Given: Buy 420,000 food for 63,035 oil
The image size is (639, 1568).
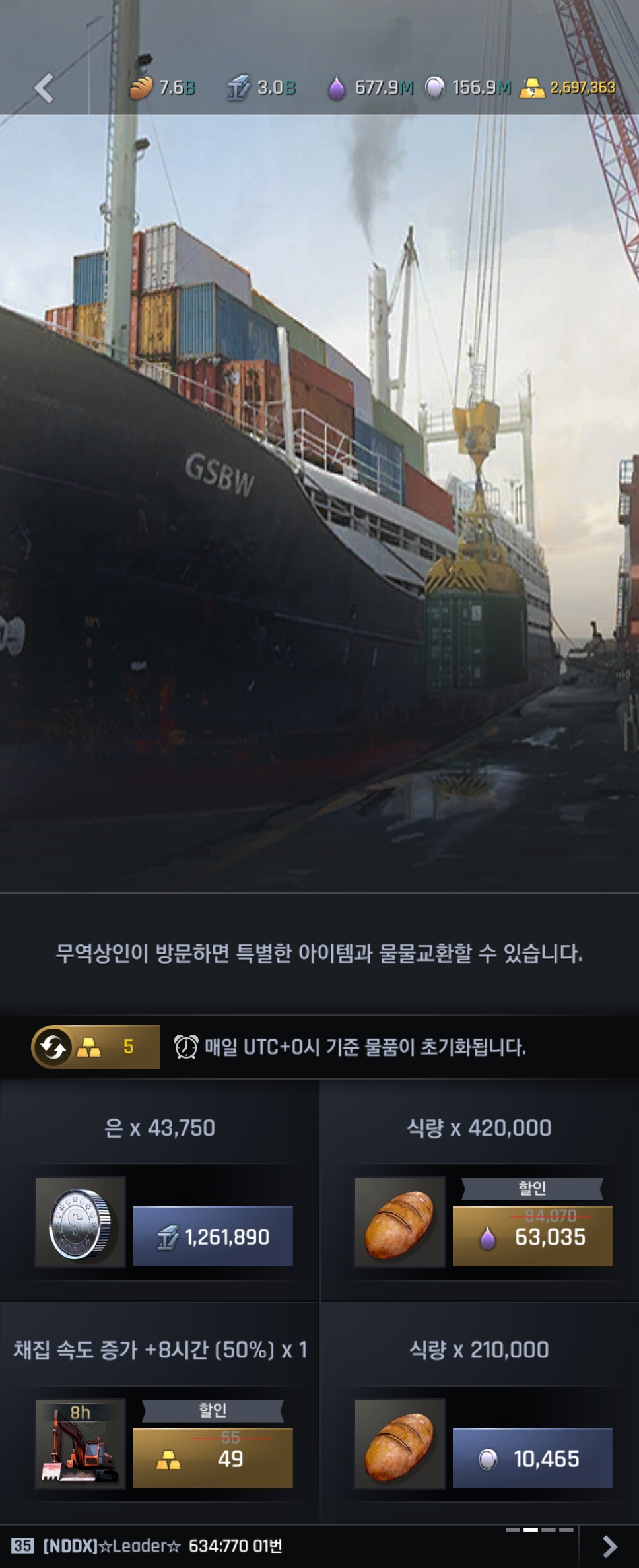Looking at the screenshot, I should pyautogui.click(x=532, y=1237).
